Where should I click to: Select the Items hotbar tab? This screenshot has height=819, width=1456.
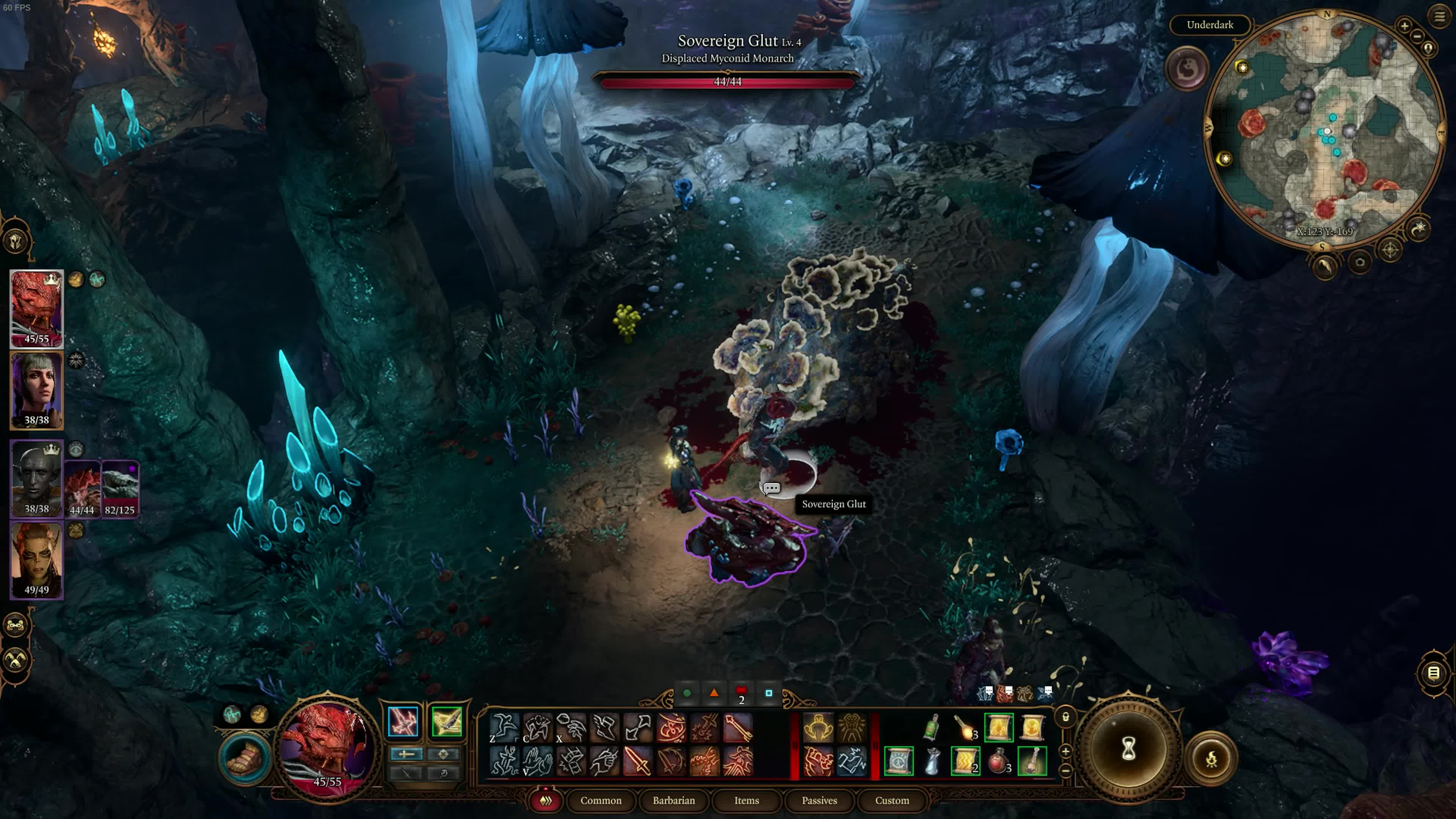[746, 800]
